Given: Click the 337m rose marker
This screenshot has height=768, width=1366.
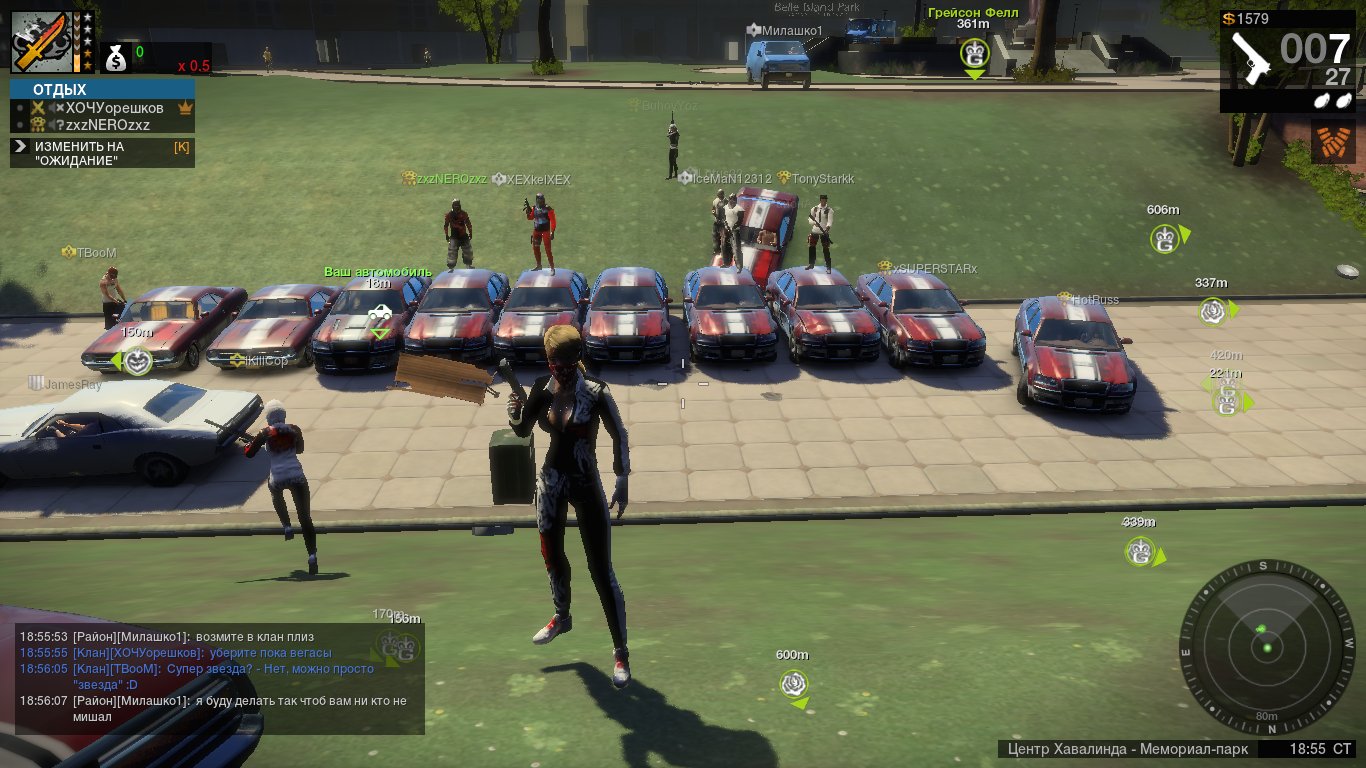Looking at the screenshot, I should pyautogui.click(x=1212, y=311).
